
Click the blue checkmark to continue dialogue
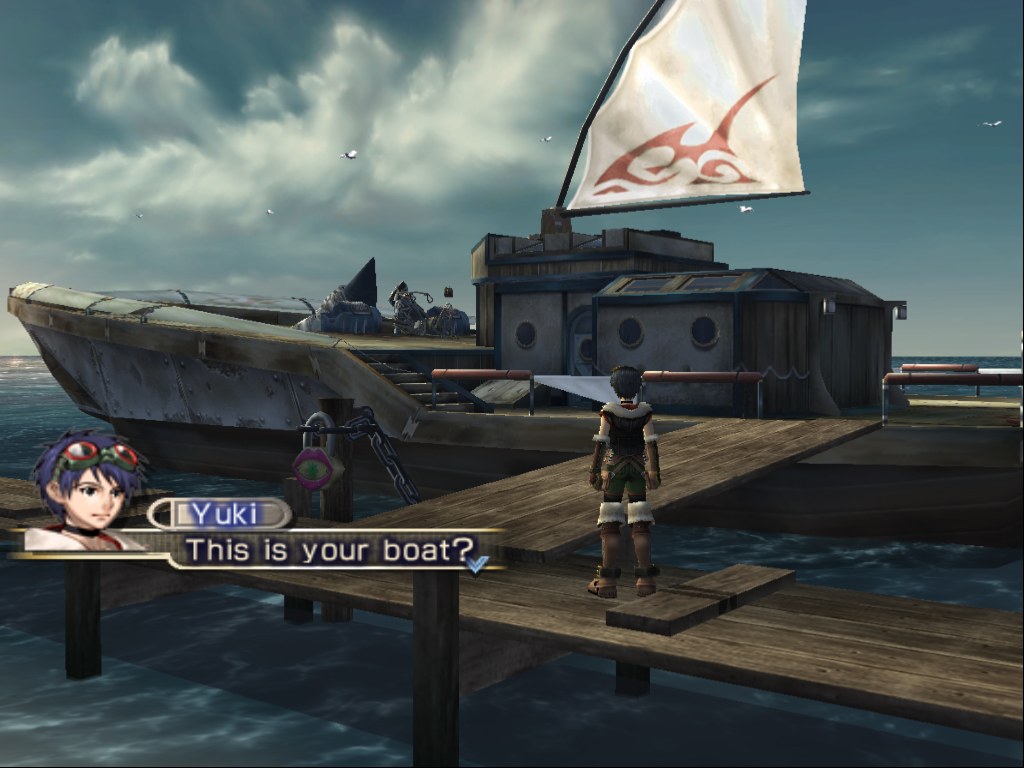477,564
